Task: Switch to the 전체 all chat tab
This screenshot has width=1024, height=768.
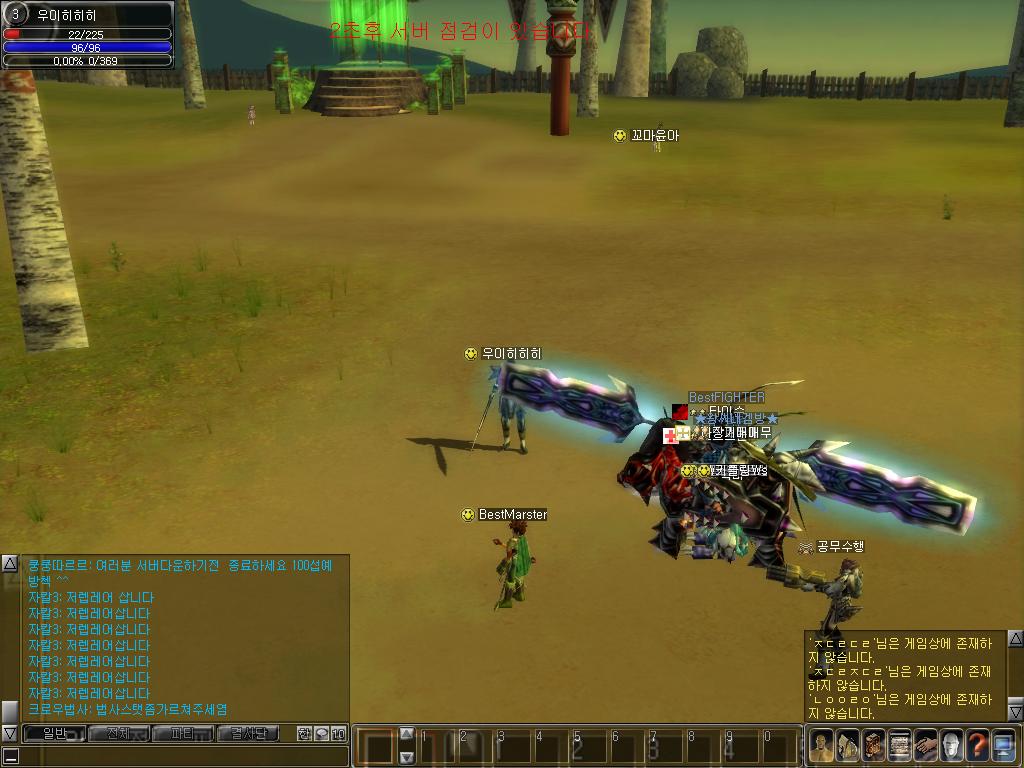Action: pyautogui.click(x=118, y=734)
